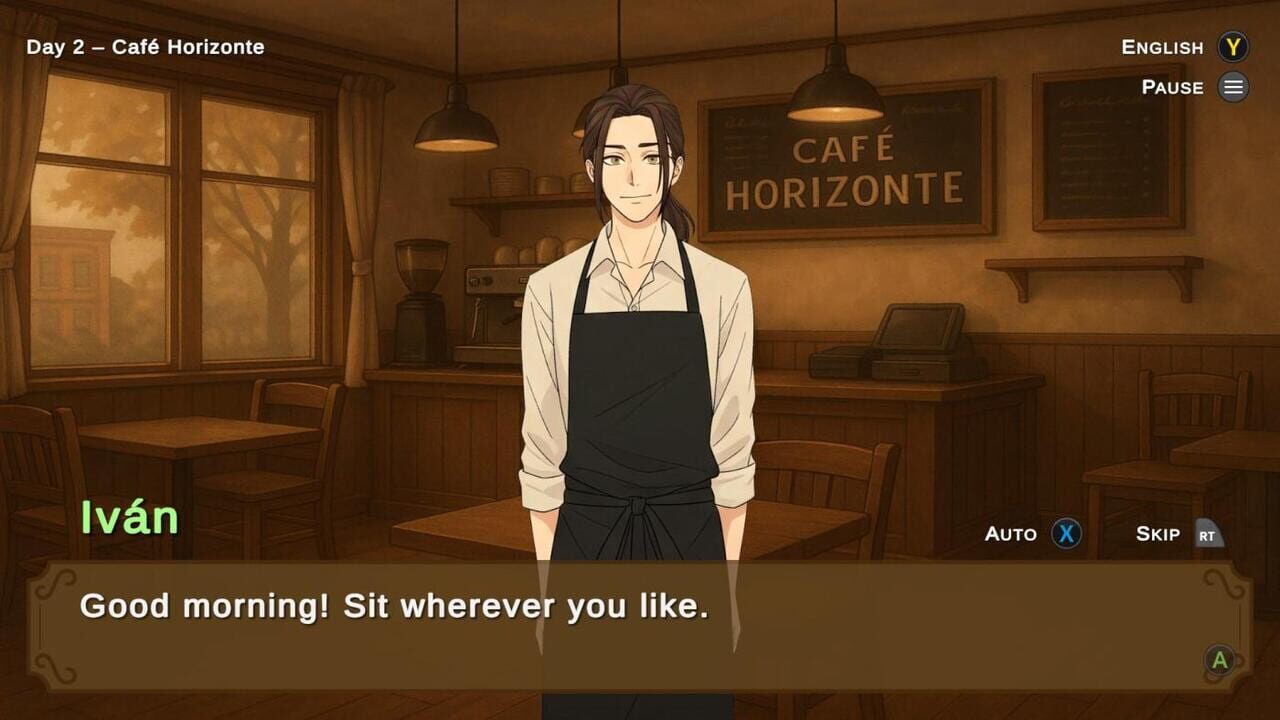Screen dimensions: 1280x720
Task: Click the Day 2 – Café Horizonte title
Action: point(144,46)
